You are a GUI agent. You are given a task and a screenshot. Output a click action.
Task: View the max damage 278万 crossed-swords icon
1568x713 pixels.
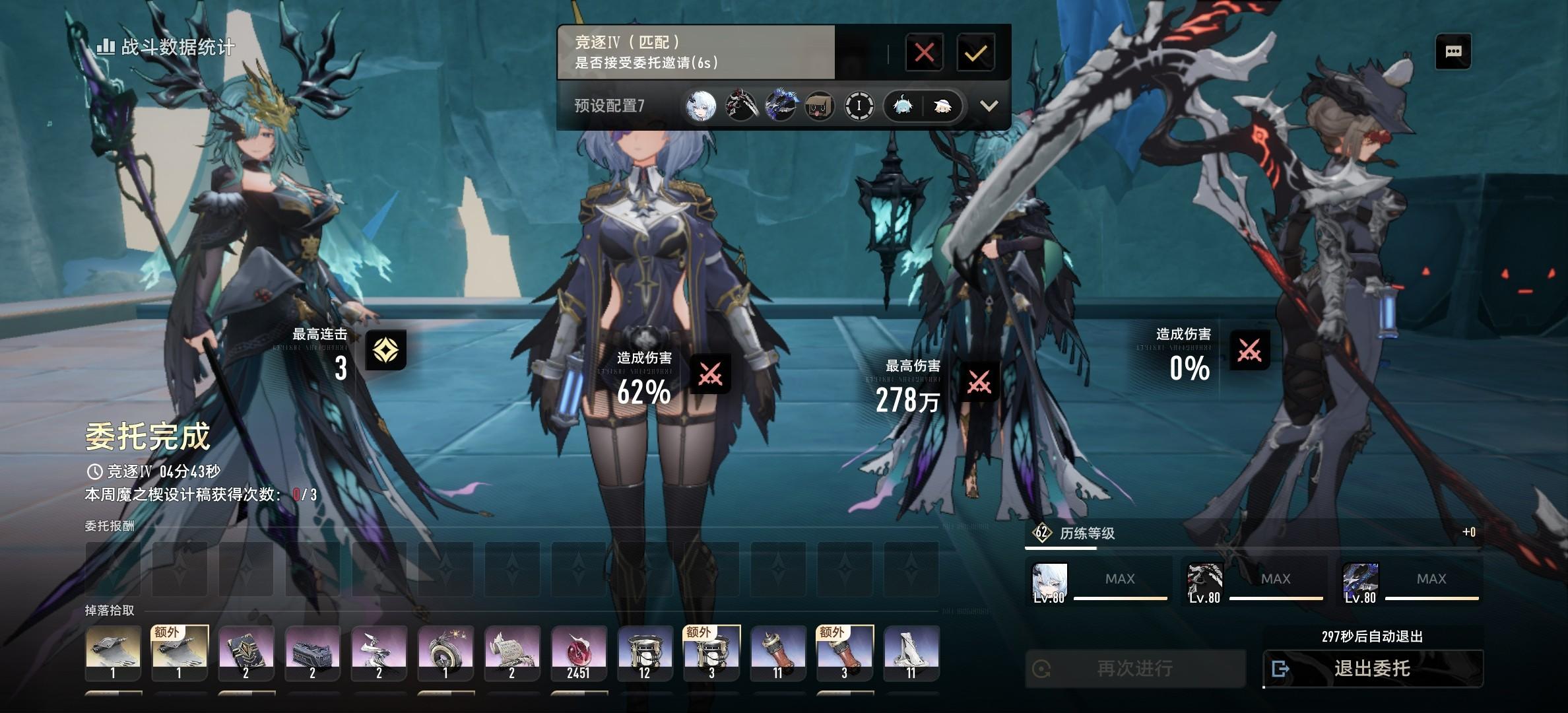(x=979, y=382)
